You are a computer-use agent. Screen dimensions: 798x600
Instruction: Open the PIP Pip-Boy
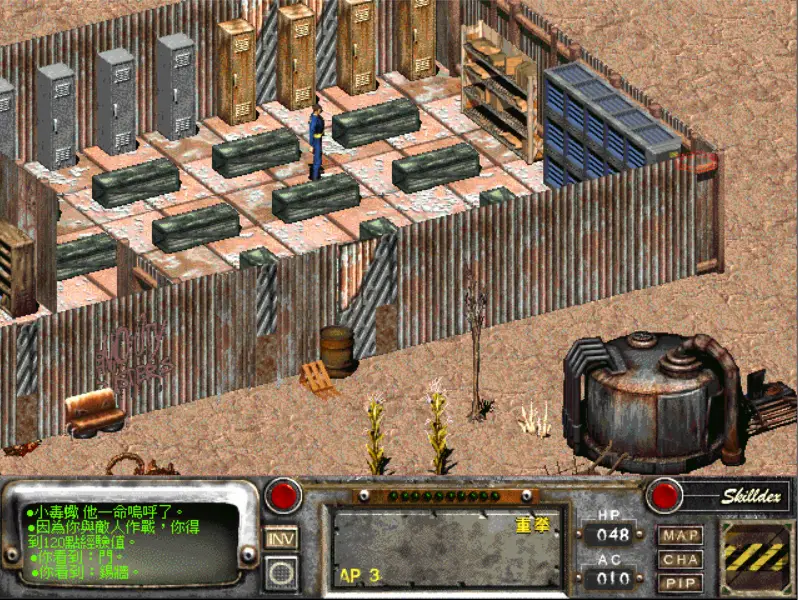point(679,583)
